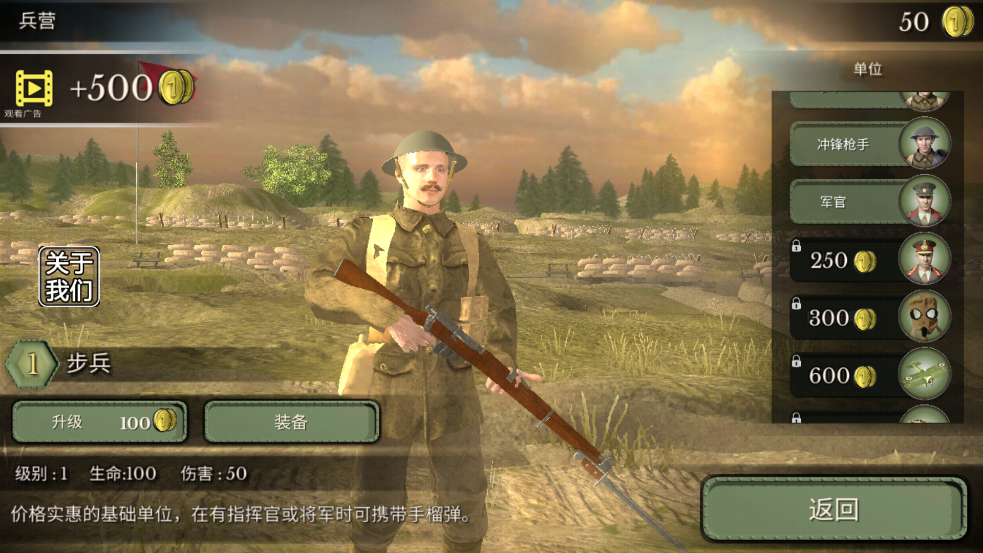Unlock the 300-coin gas mask unit
The height and width of the screenshot is (553, 983).
(x=868, y=318)
